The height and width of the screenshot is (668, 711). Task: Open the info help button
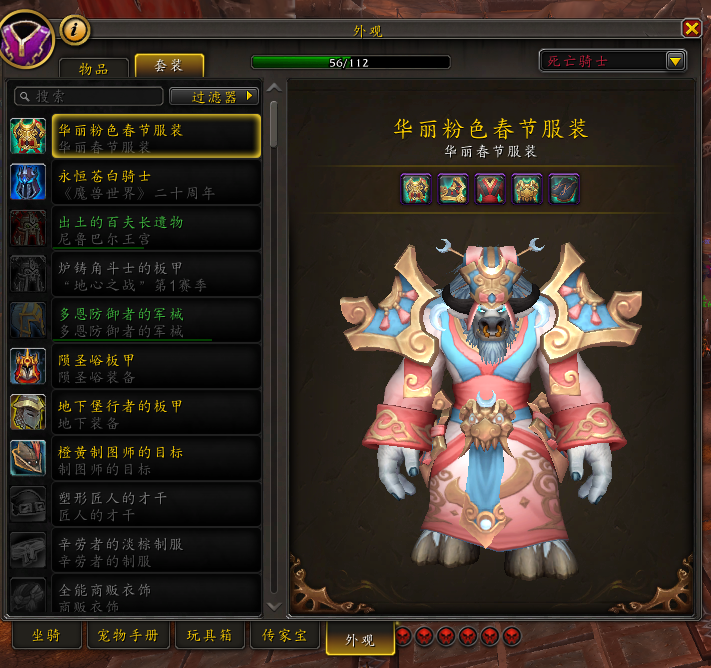coord(75,28)
